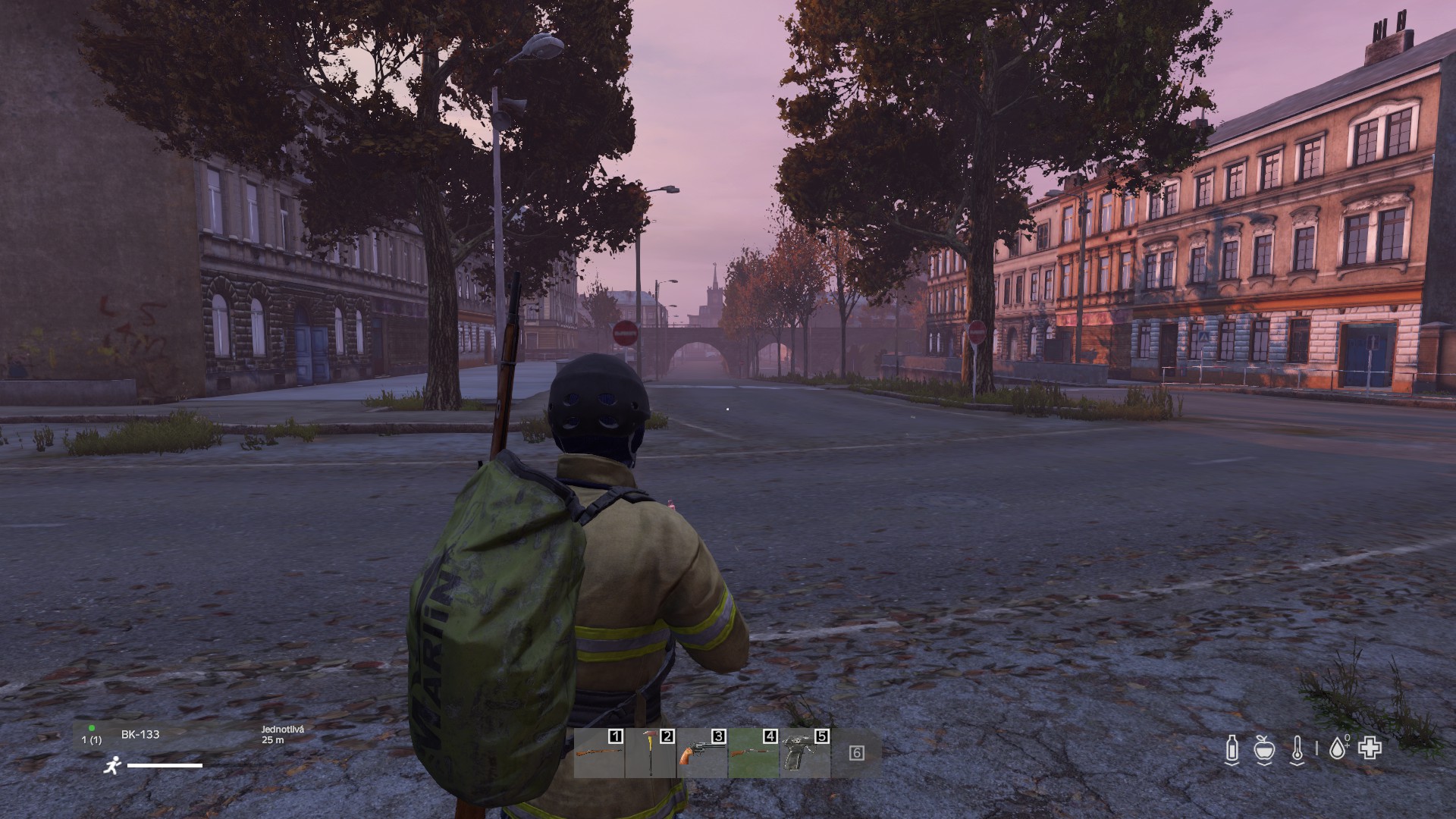Viewport: 1456px width, 819px height.
Task: Switch to the black pistol in slot 5
Action: click(805, 753)
